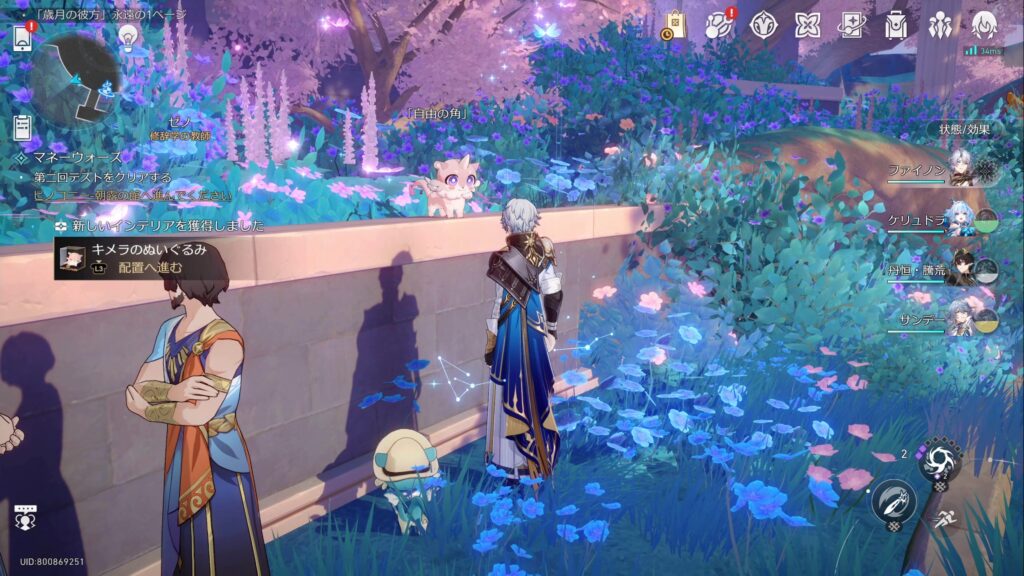Open the team setup icon
The image size is (1024, 576).
click(940, 26)
